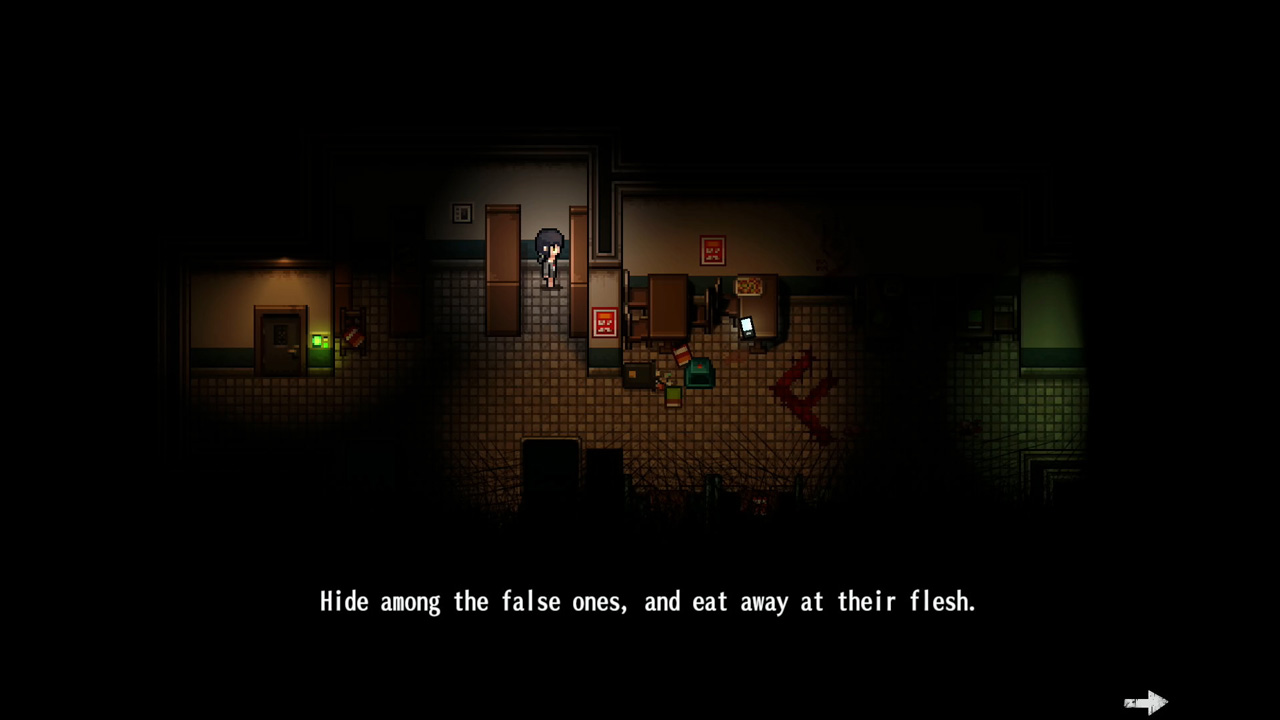This screenshot has width=1280, height=720.
Task: Select the tilted desk in the center room
Action: [667, 305]
